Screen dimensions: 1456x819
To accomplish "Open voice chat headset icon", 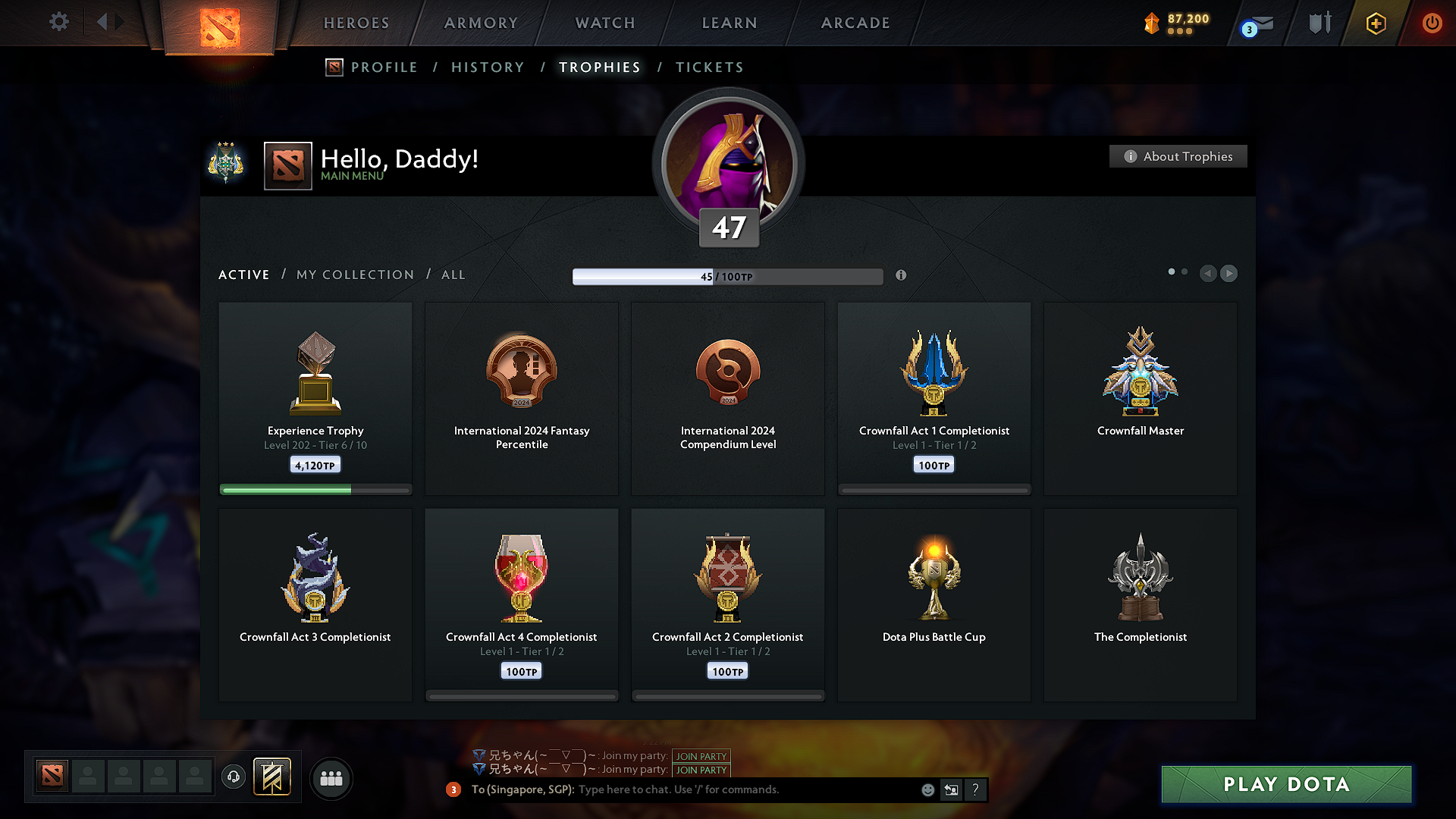I will pyautogui.click(x=233, y=777).
